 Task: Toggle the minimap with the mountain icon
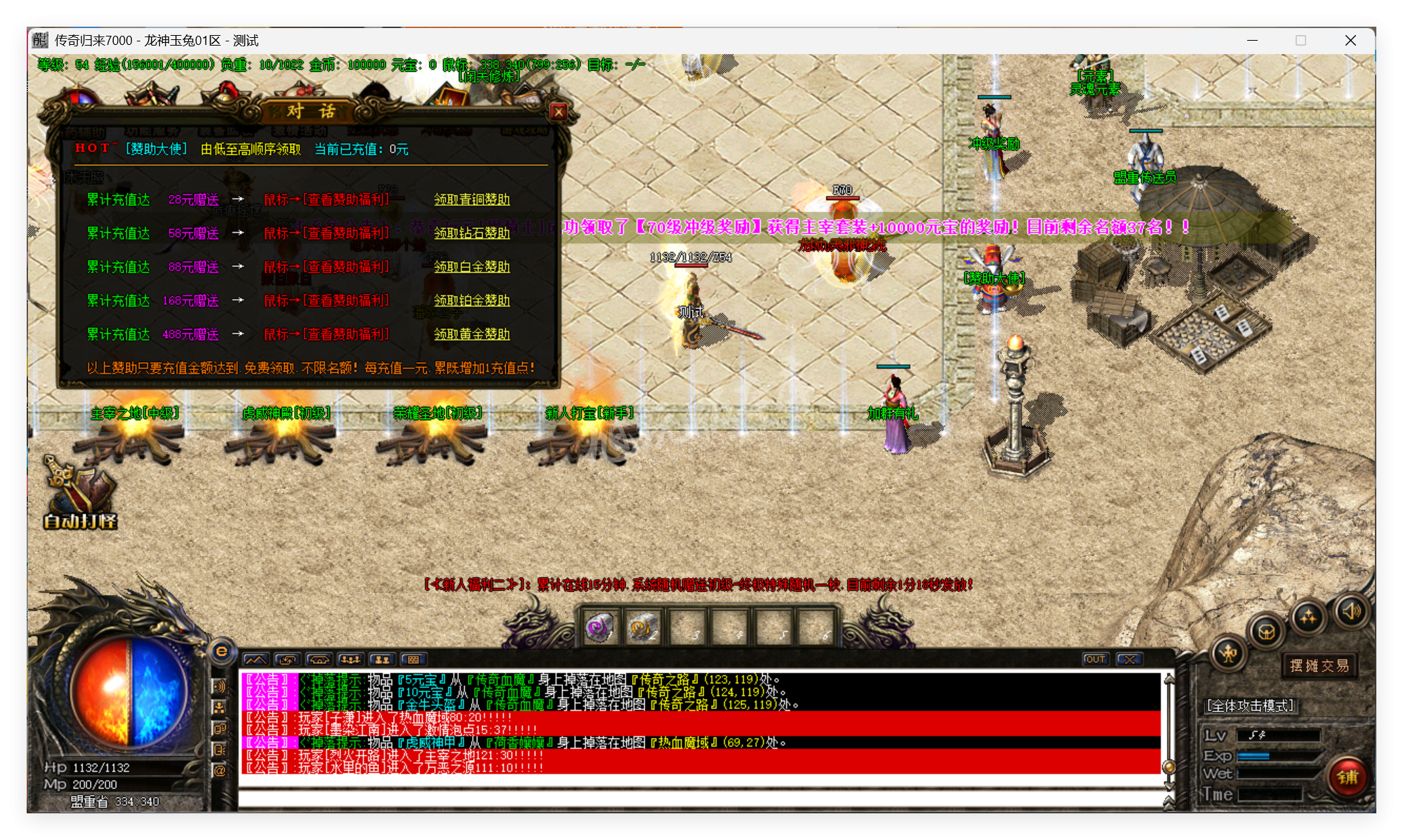[257, 660]
